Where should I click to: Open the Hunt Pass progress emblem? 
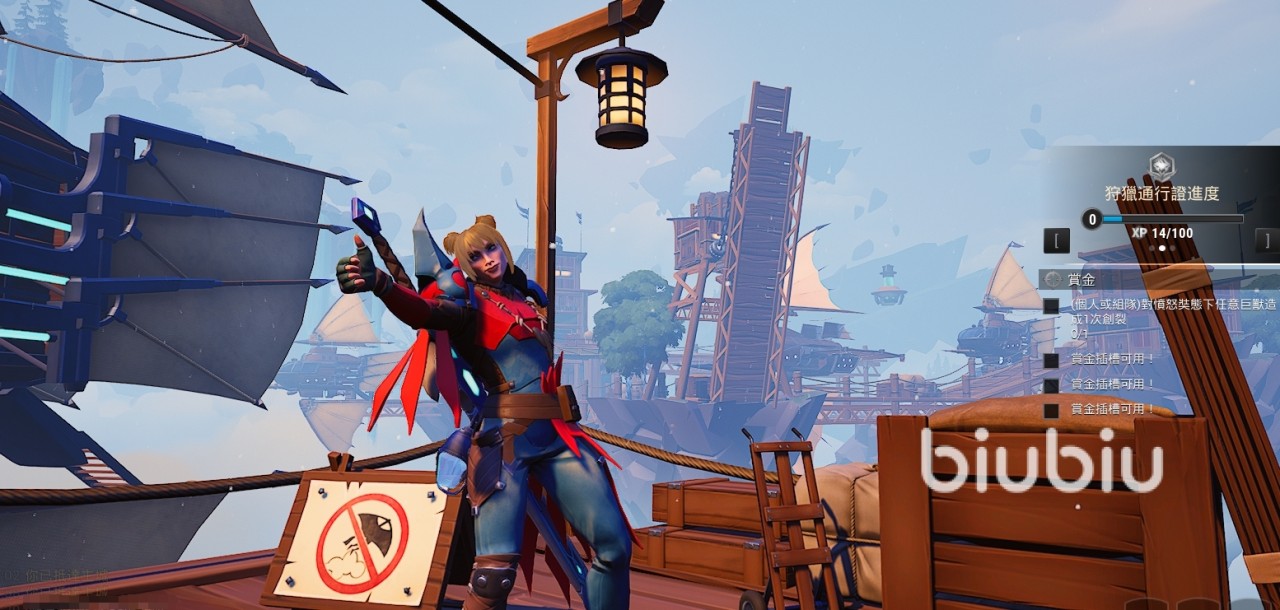1161,166
